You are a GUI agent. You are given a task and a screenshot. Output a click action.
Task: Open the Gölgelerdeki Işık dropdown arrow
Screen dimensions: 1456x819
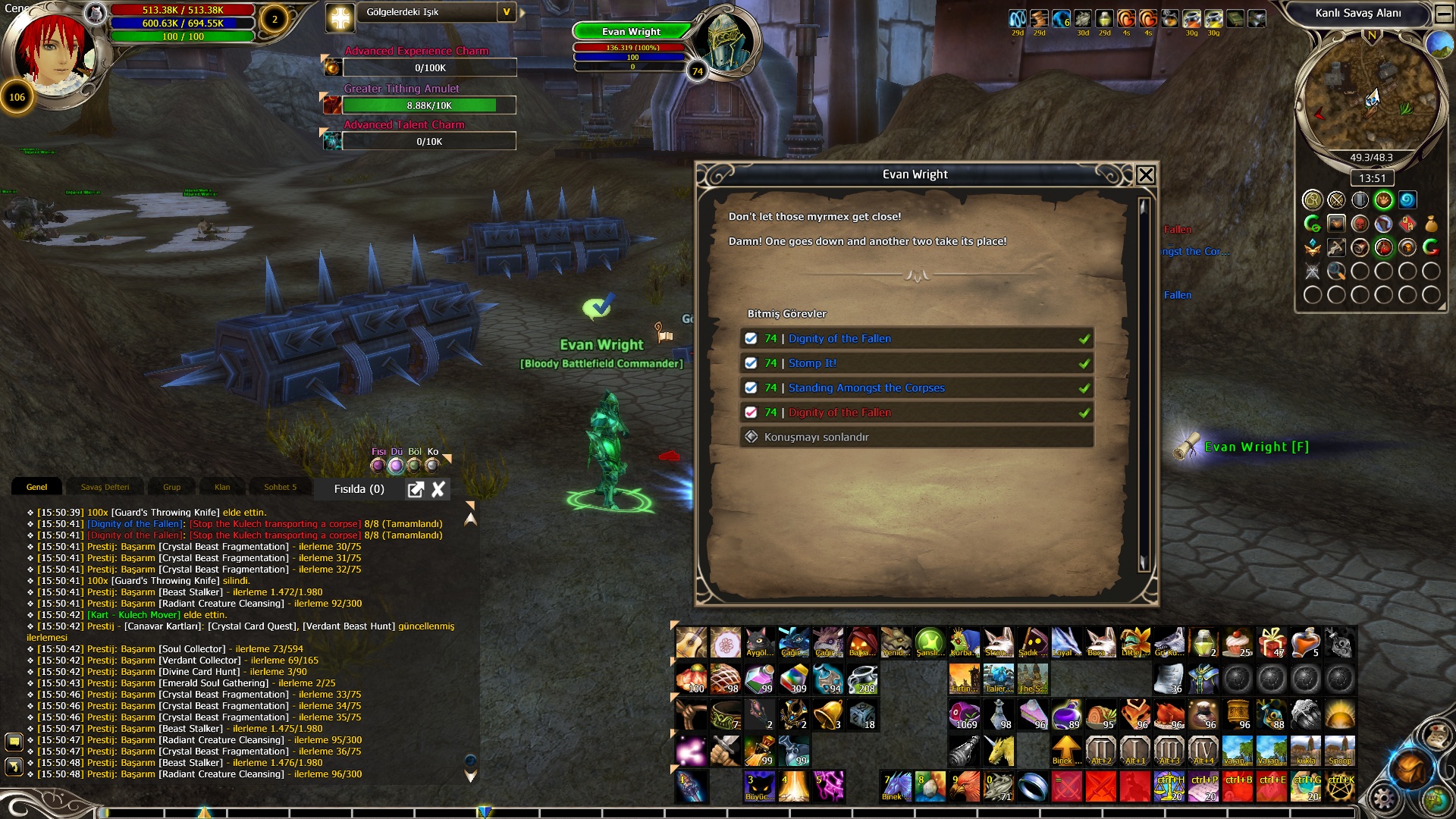[x=507, y=12]
